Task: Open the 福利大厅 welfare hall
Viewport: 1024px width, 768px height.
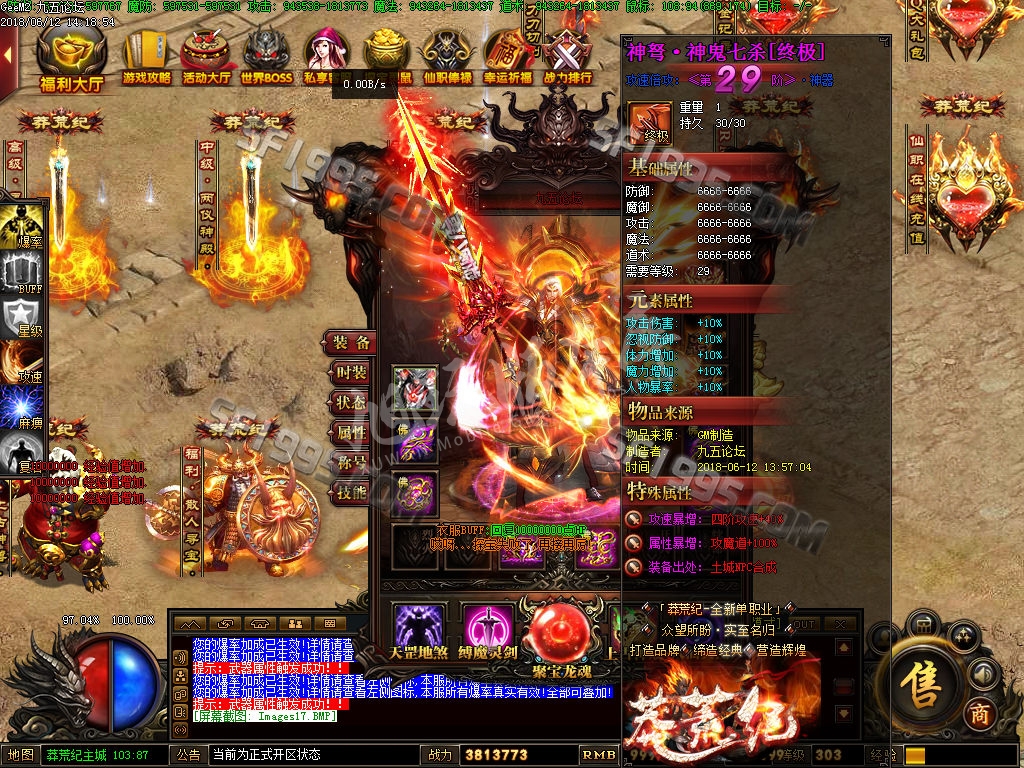Action: coord(71,59)
